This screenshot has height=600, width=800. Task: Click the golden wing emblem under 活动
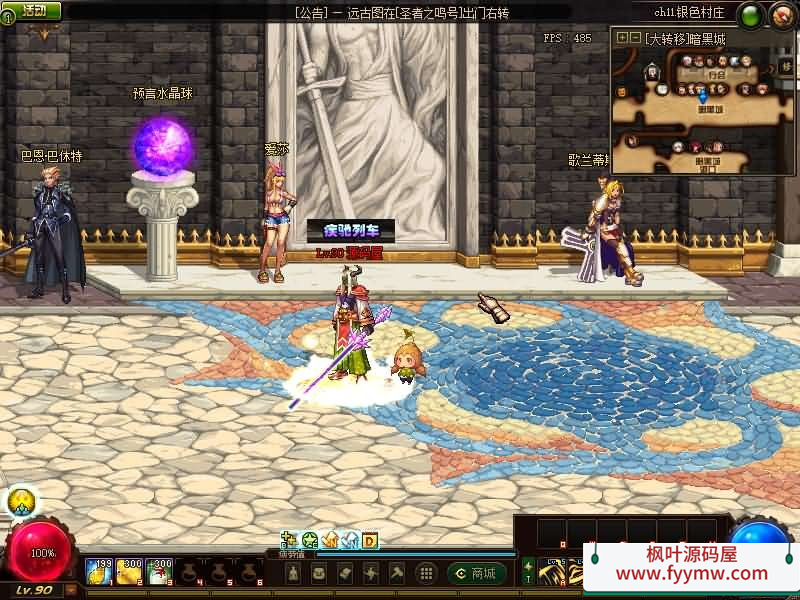(x=43, y=32)
